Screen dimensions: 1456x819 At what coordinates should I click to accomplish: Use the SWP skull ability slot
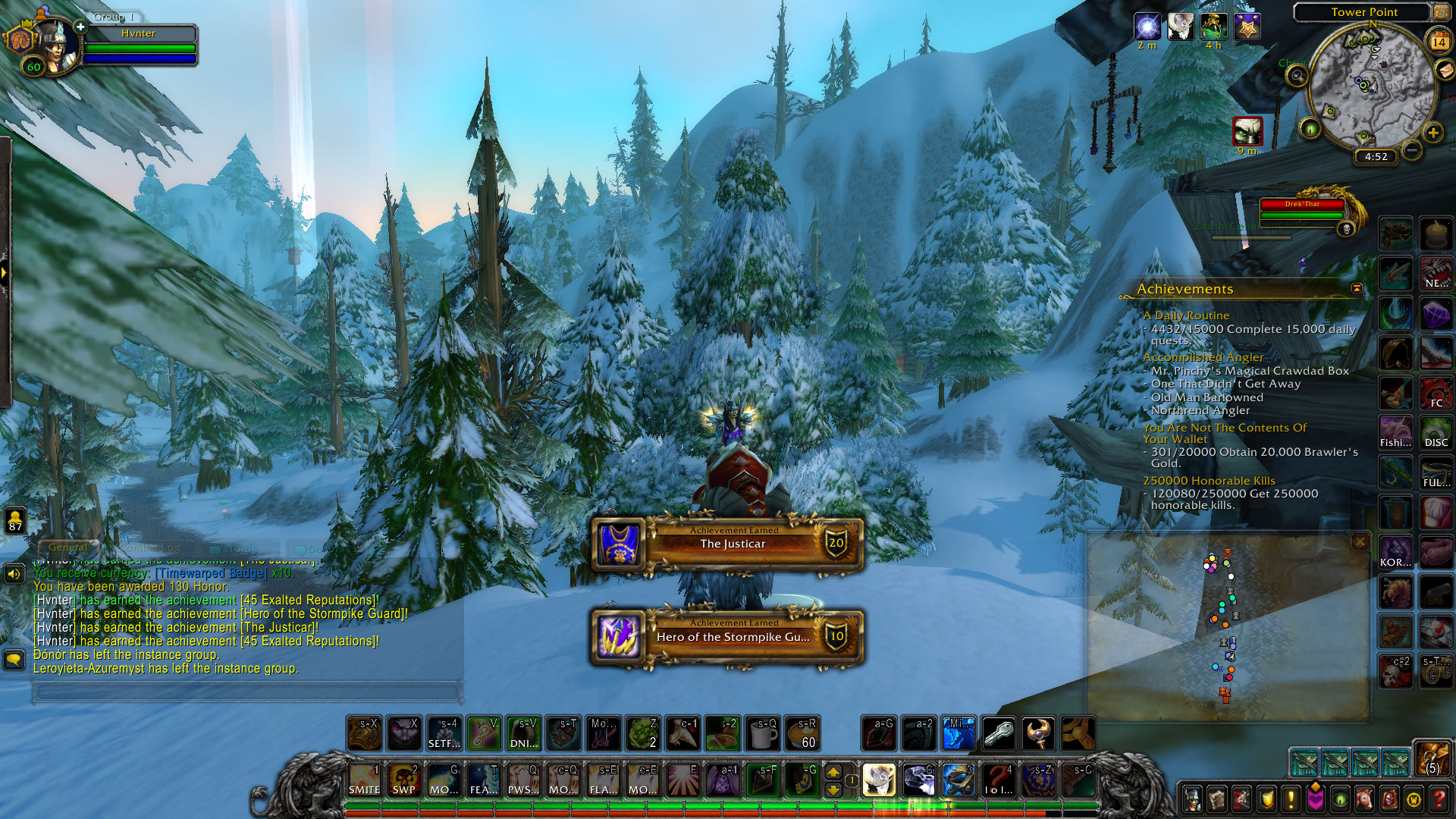coord(403,780)
